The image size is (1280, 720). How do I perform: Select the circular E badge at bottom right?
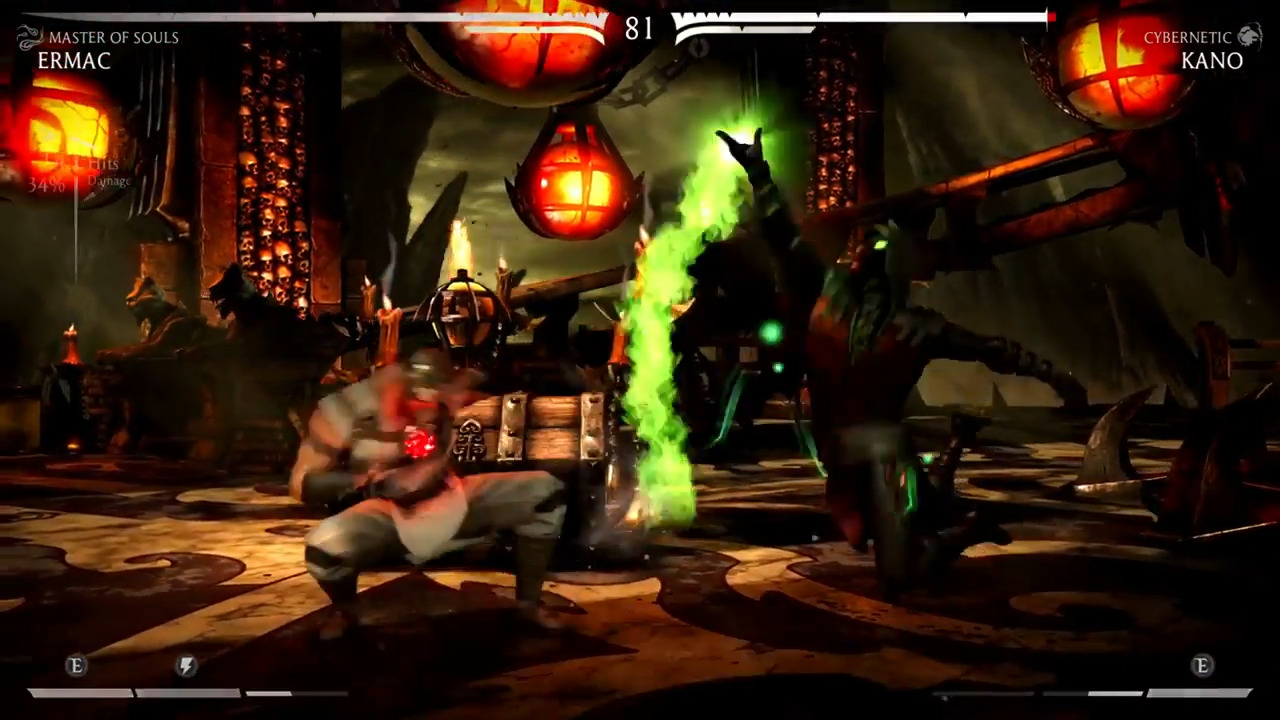(1203, 666)
